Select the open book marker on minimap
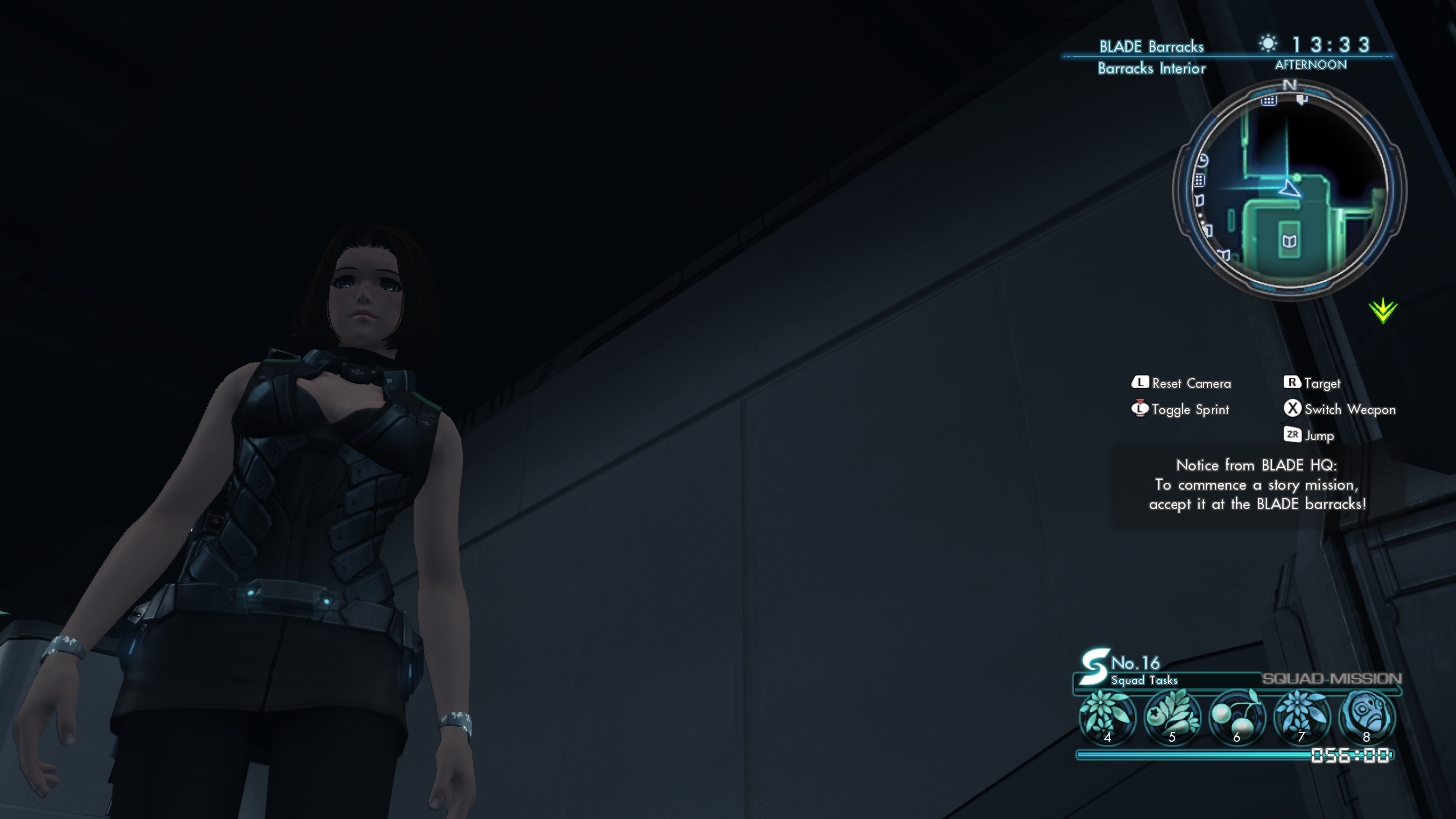This screenshot has height=819, width=1456. coord(1289,242)
